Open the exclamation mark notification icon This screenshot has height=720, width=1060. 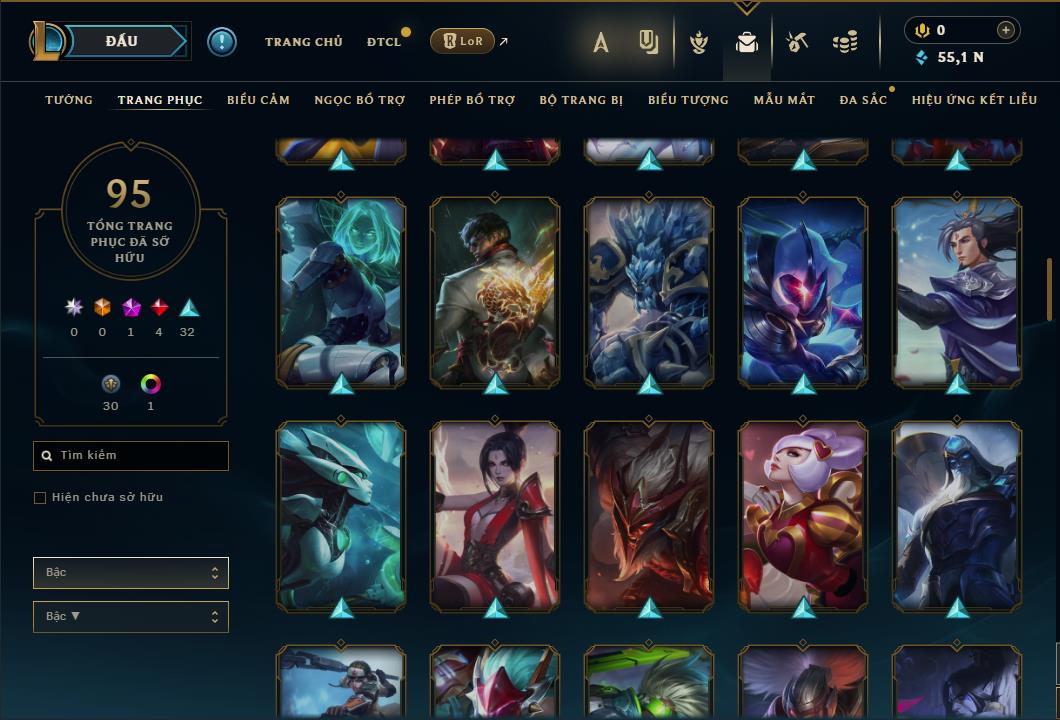click(222, 41)
